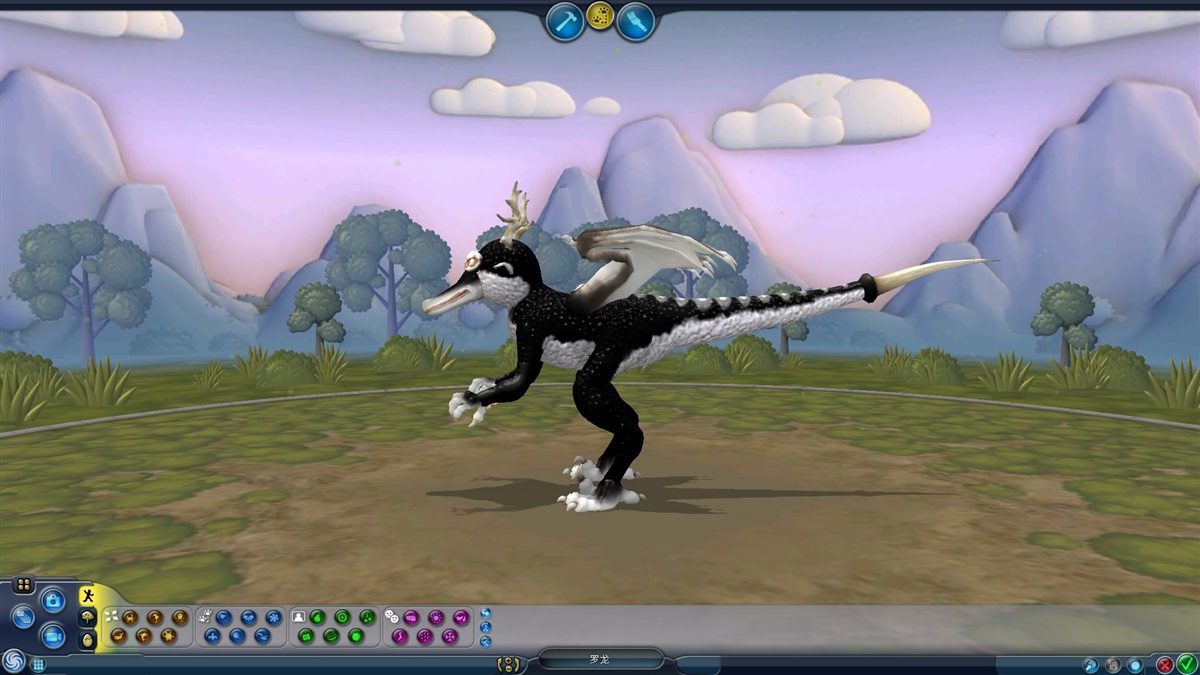Viewport: 1200px width, 675px height.
Task: Select the paw-print test drive mode
Action: 600,16
